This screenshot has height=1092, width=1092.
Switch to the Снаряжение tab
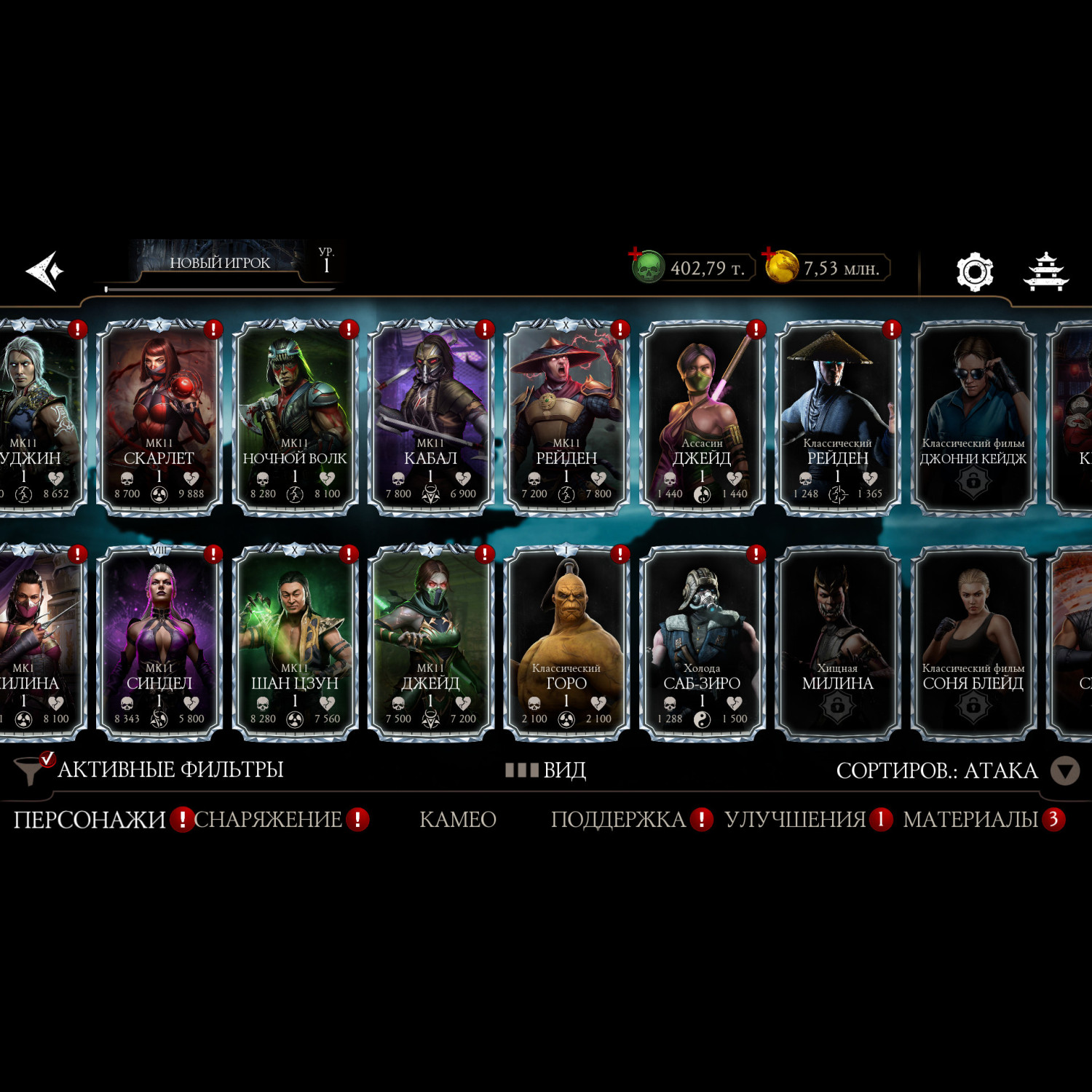pyautogui.click(x=268, y=820)
